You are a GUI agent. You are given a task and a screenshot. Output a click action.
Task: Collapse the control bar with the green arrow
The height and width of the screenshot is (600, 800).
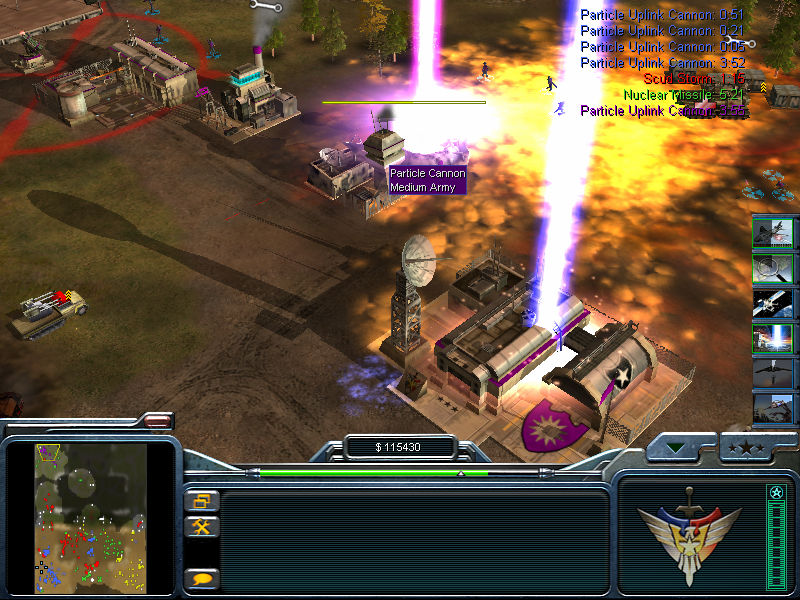pos(679,448)
